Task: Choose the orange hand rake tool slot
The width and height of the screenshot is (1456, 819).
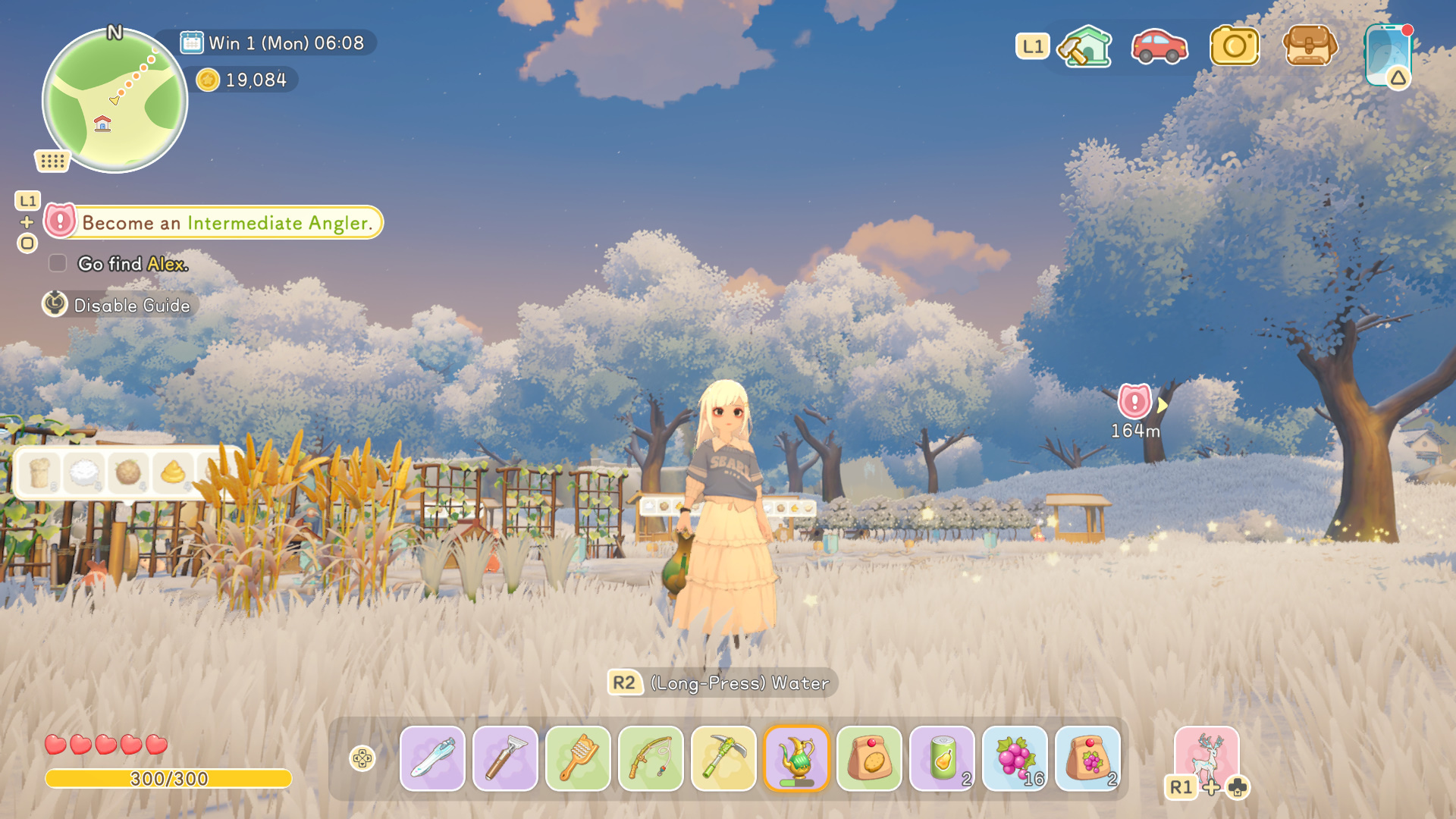Action: 578,758
